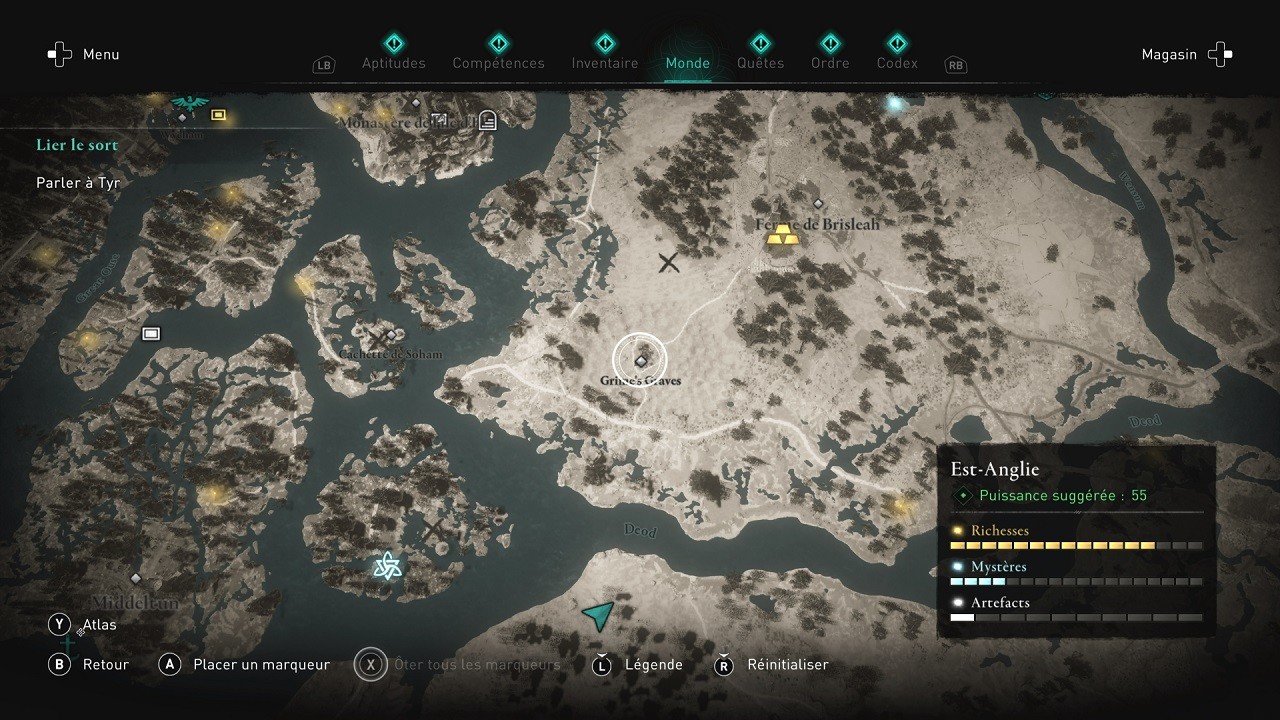Open the Quêtes tab

click(760, 62)
